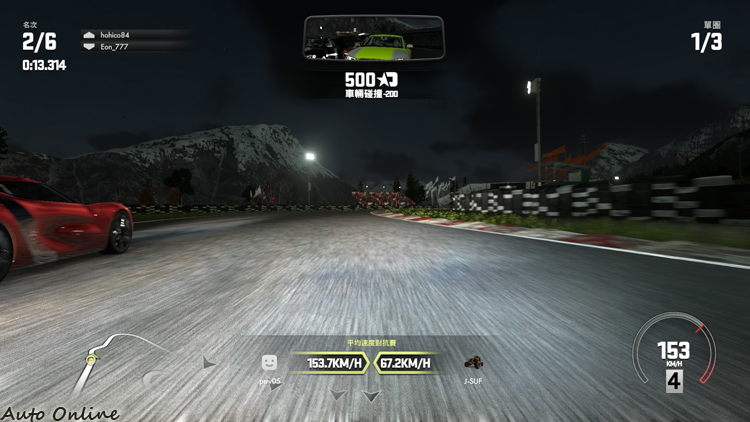
Task: Click the J-SUF rival buggy avatar
Action: tap(474, 363)
